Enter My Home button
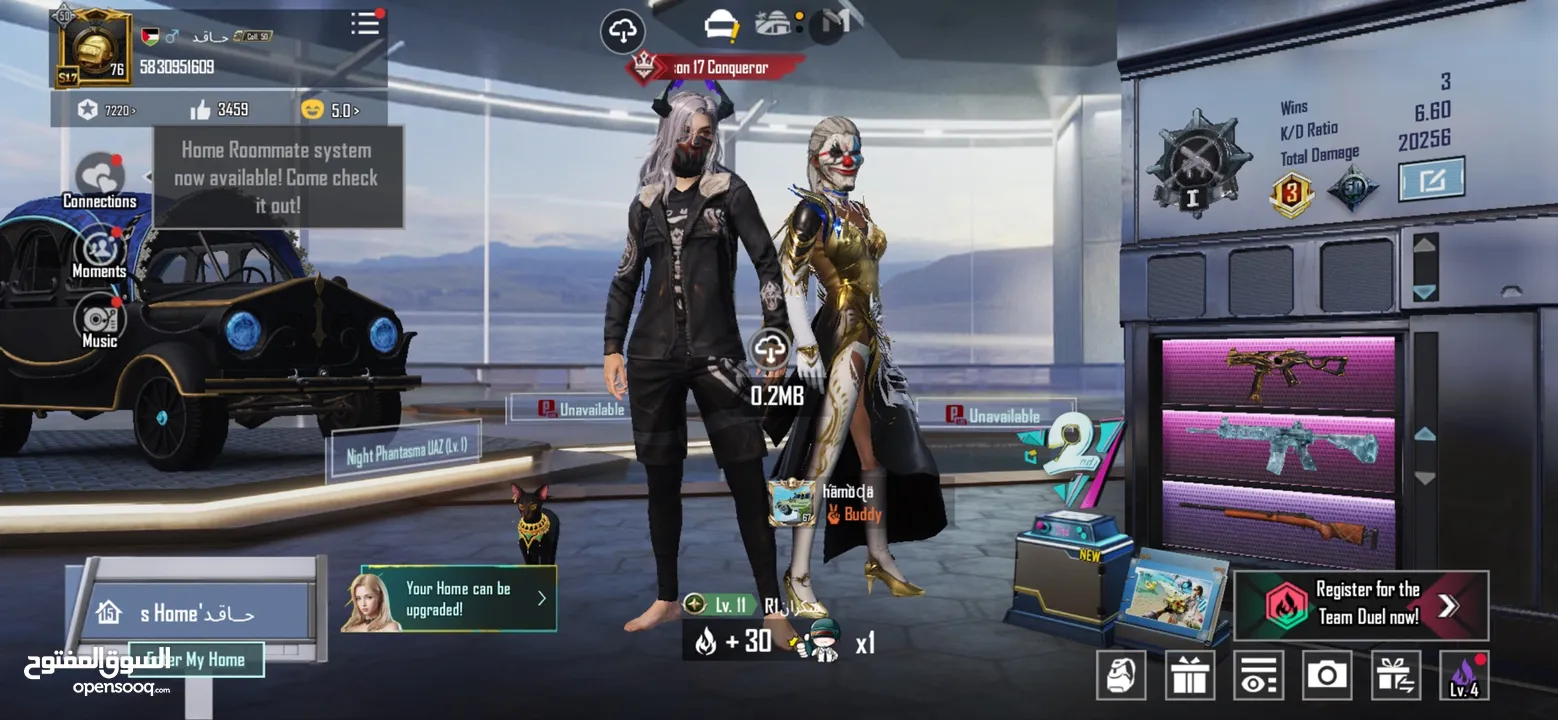The image size is (1558, 720). (x=198, y=659)
